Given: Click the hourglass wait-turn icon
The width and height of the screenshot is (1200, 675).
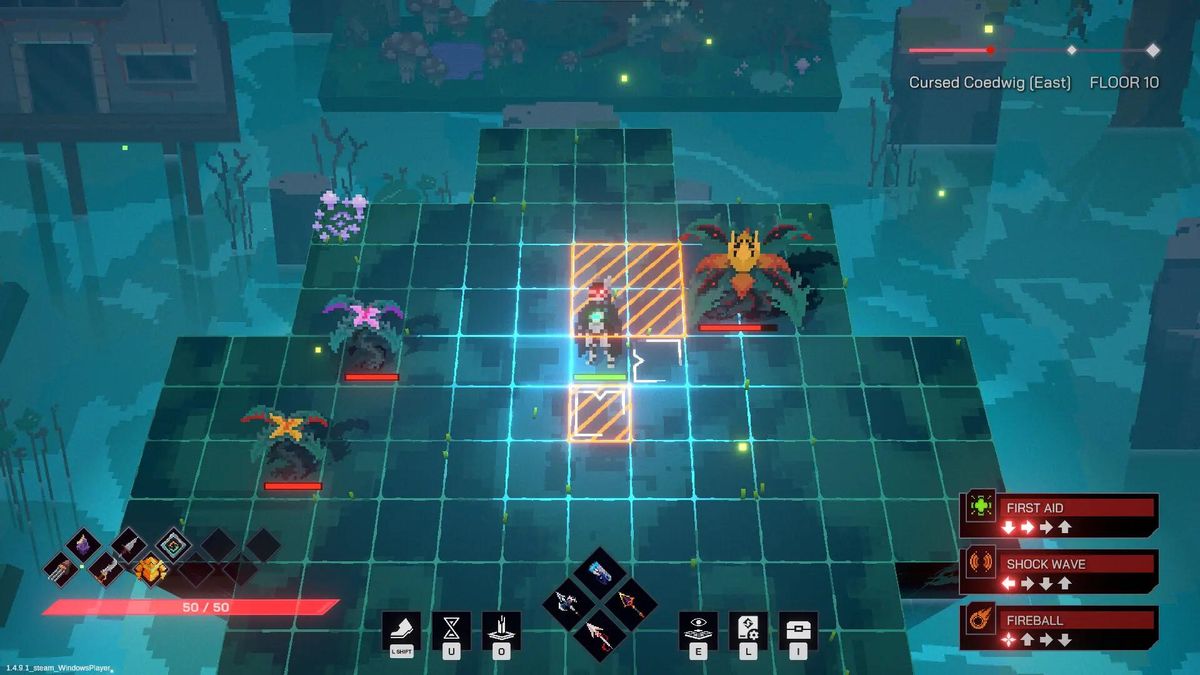Looking at the screenshot, I should [x=452, y=628].
